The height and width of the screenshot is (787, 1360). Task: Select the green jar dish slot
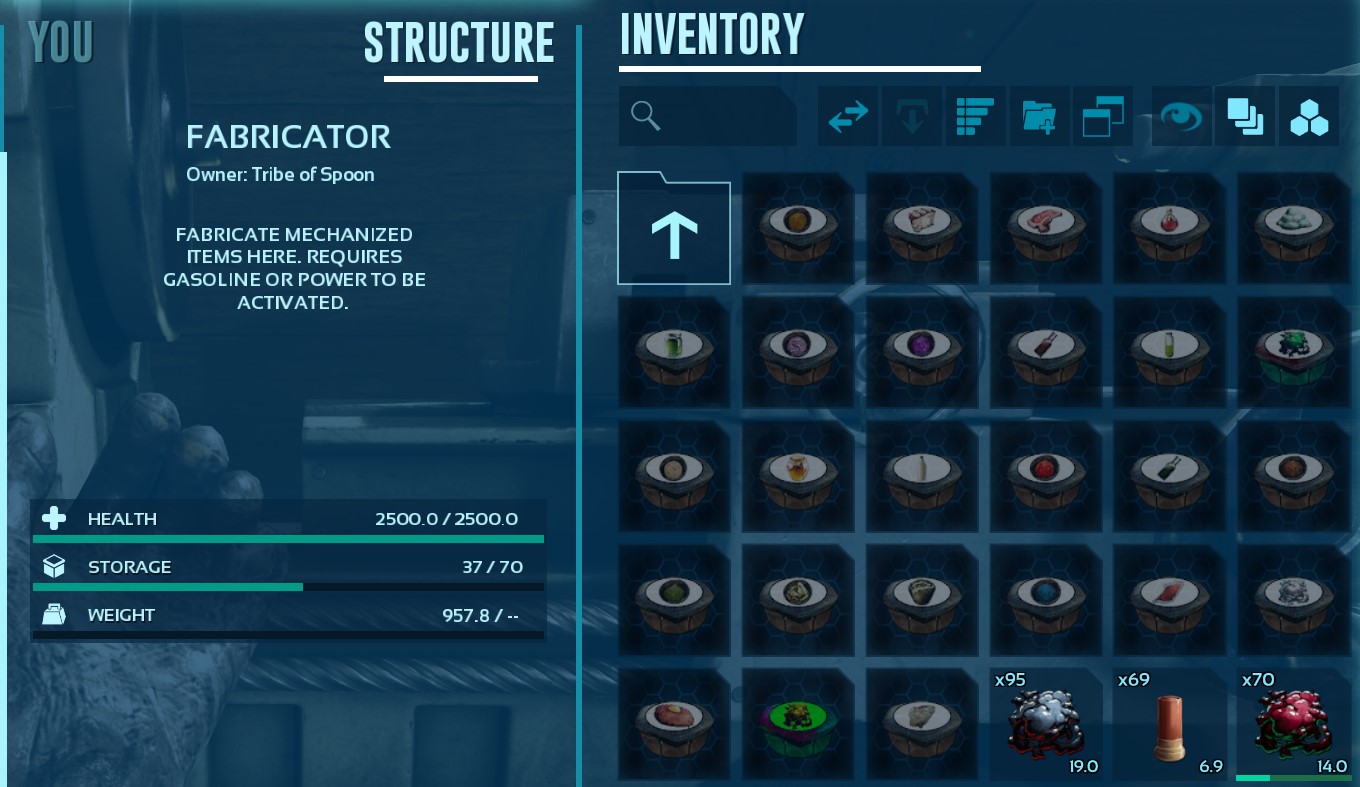pos(673,352)
